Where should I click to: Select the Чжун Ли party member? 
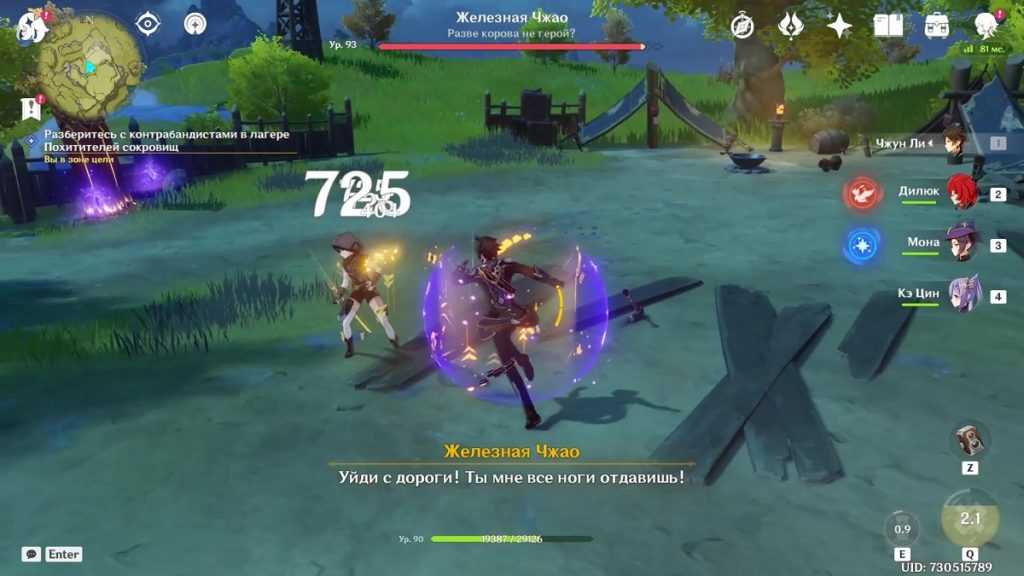point(955,143)
